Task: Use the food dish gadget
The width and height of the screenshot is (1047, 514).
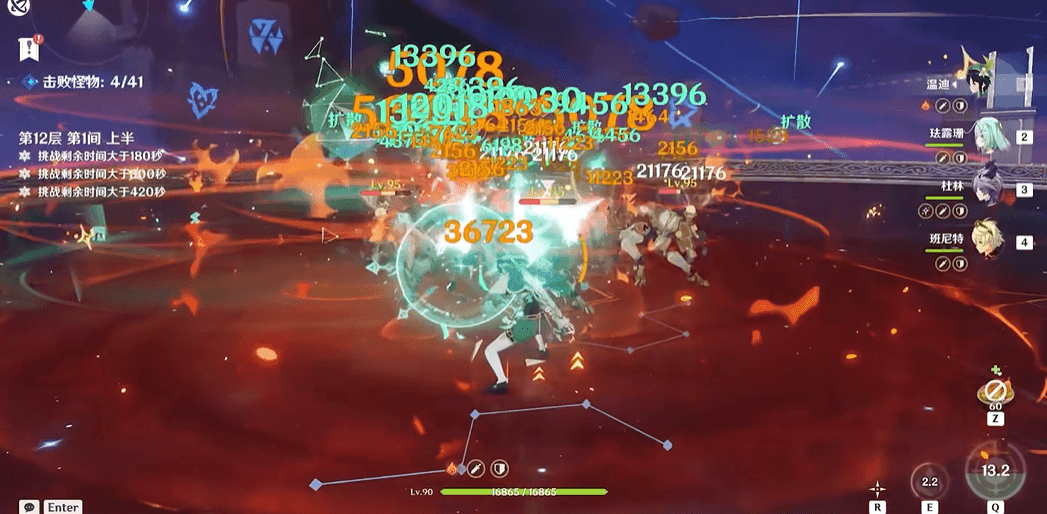Action: [x=994, y=391]
